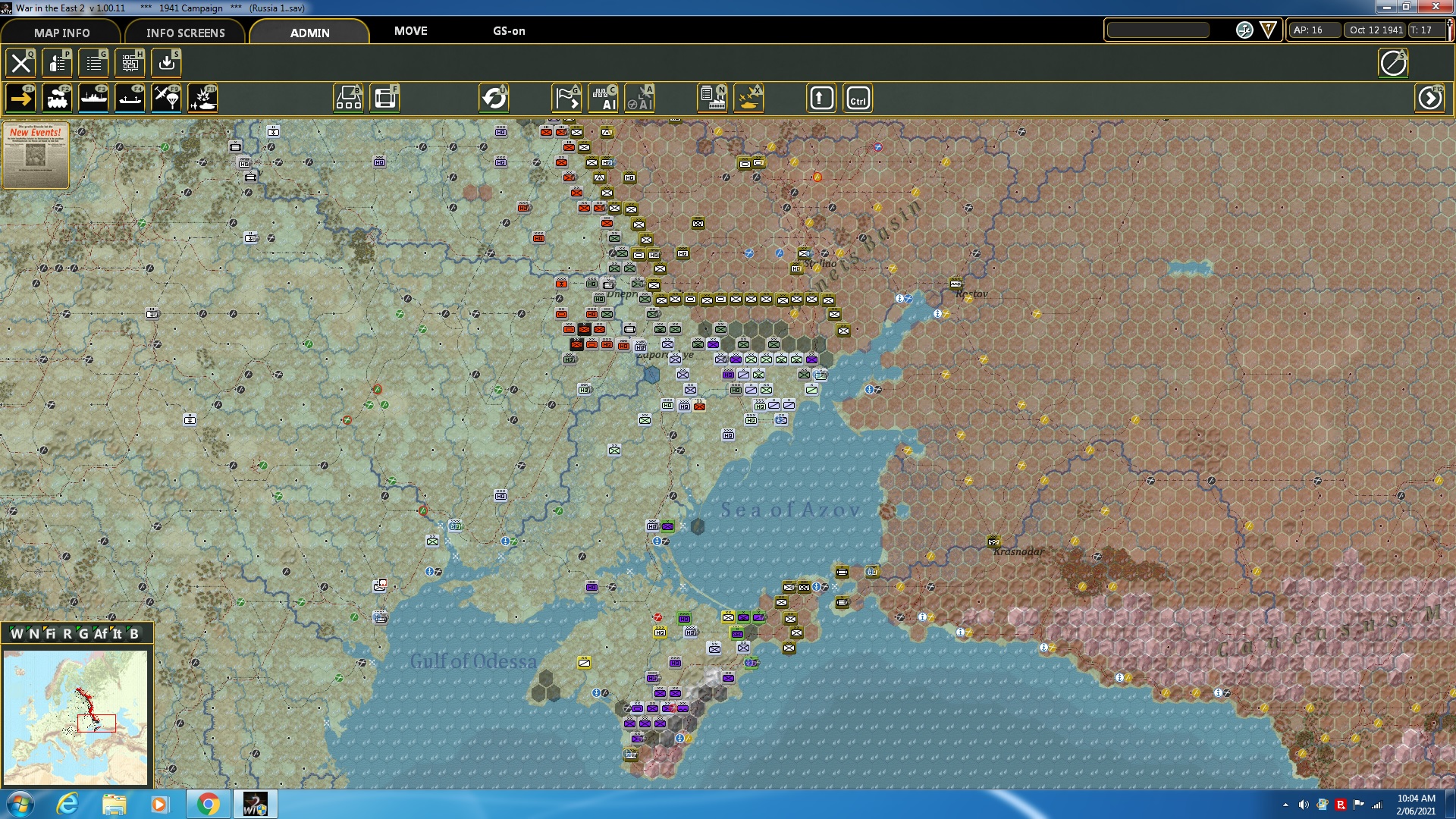The image size is (1456, 819).
Task: Select the yellow move mode arrow
Action: point(20,97)
